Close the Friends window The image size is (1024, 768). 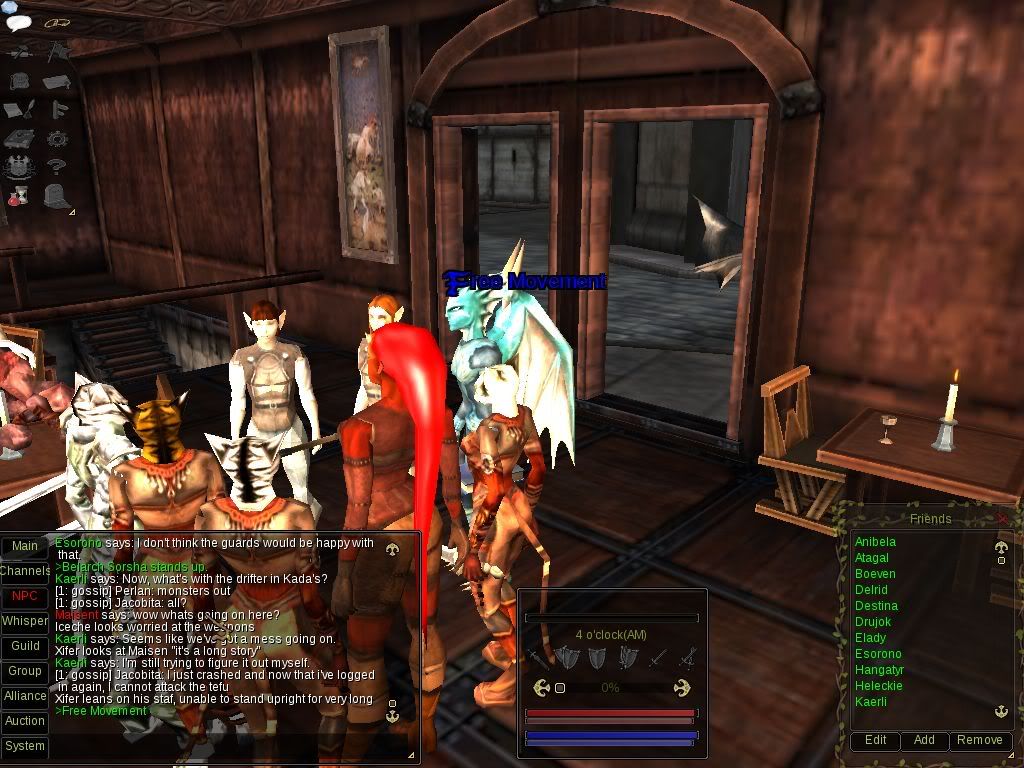tap(1003, 519)
